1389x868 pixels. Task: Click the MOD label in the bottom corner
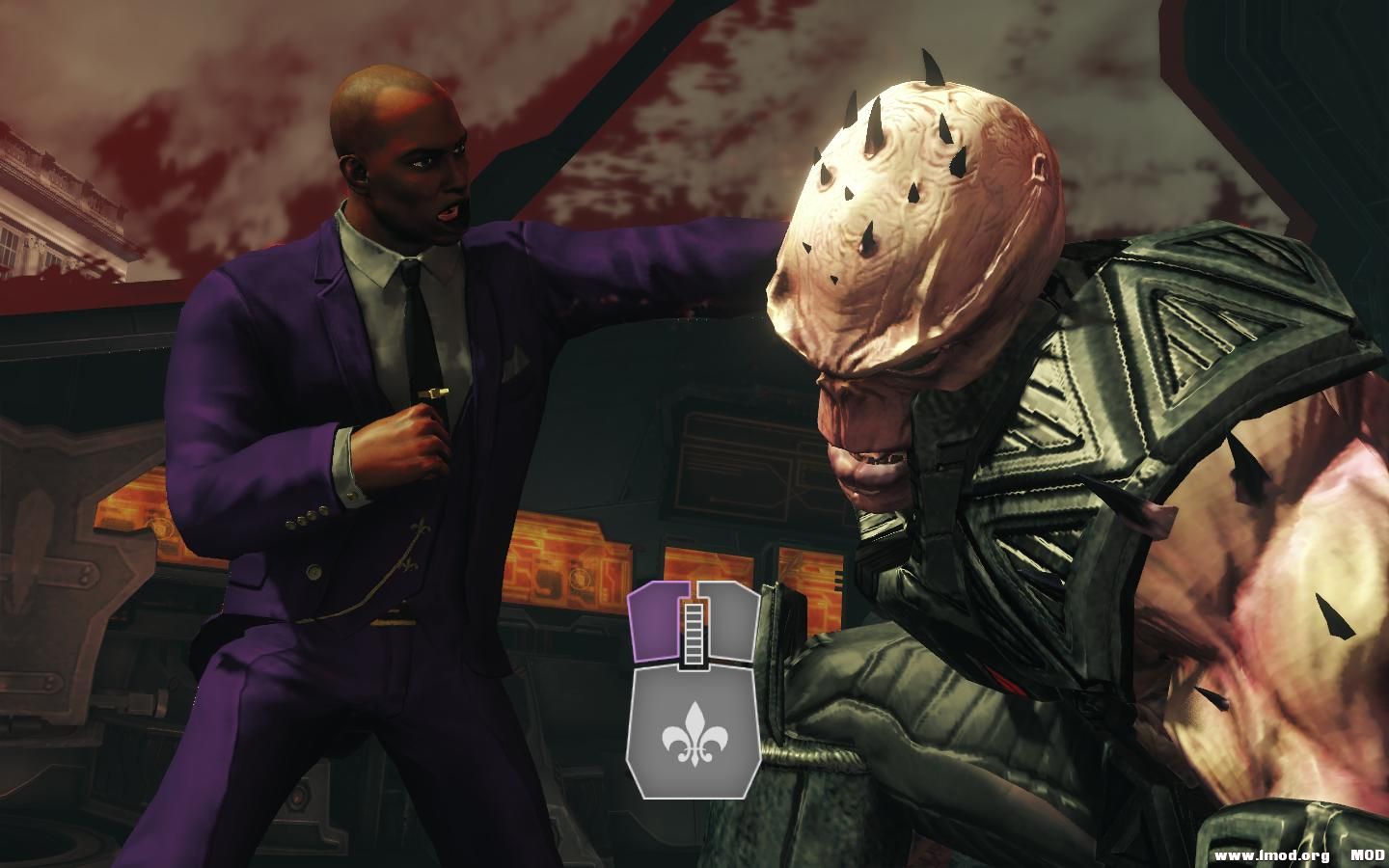1368,854
